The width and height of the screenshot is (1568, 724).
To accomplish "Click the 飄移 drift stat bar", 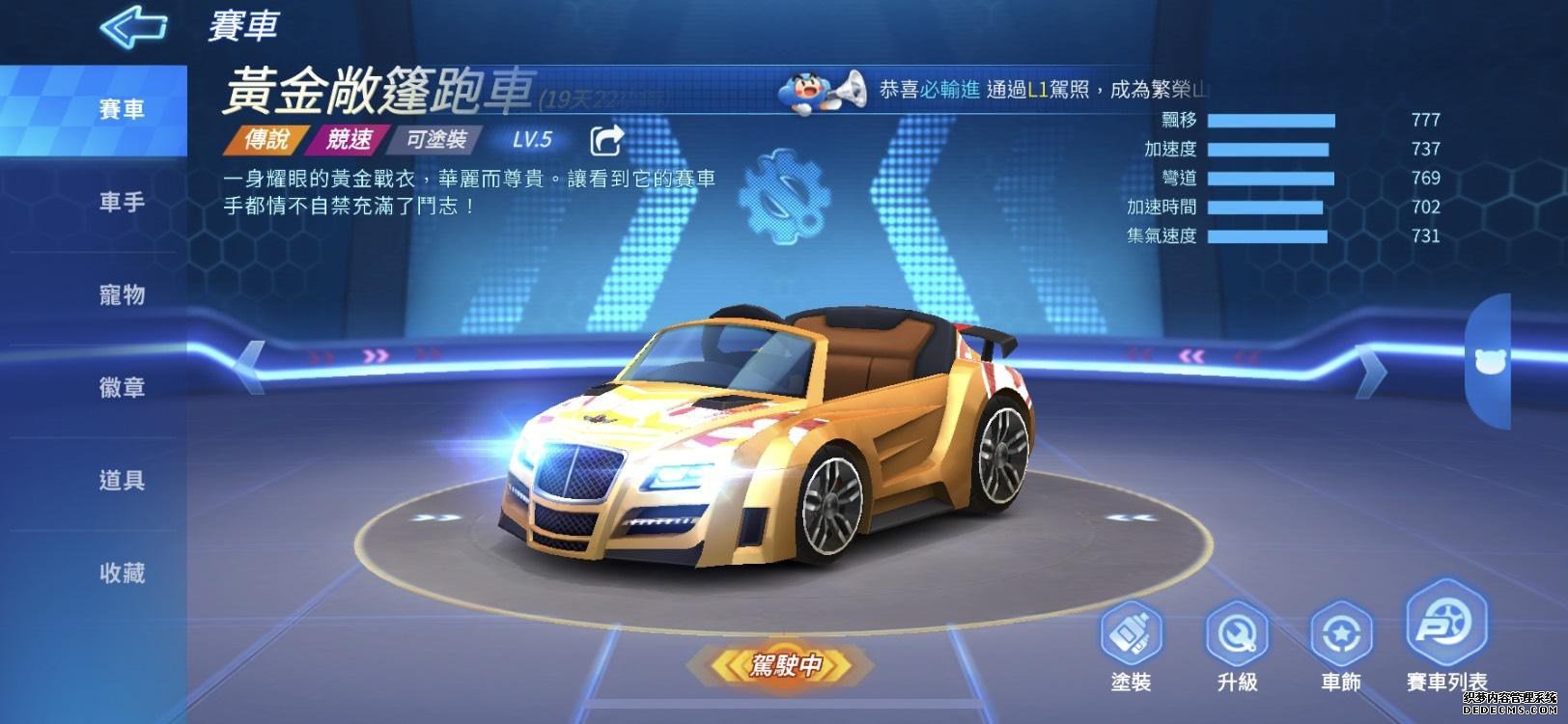I will (x=1270, y=120).
